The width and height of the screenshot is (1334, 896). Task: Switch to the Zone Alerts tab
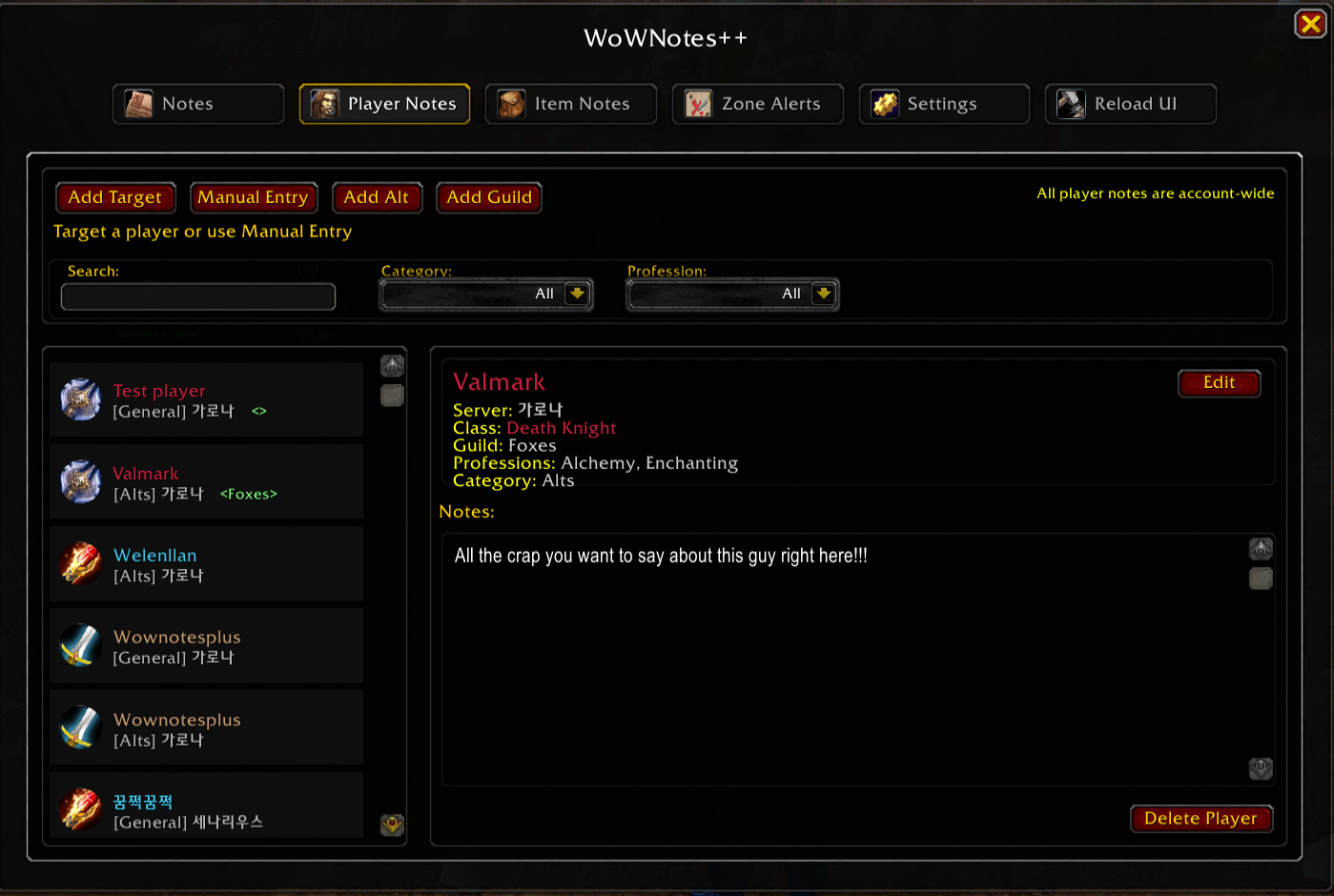(758, 104)
